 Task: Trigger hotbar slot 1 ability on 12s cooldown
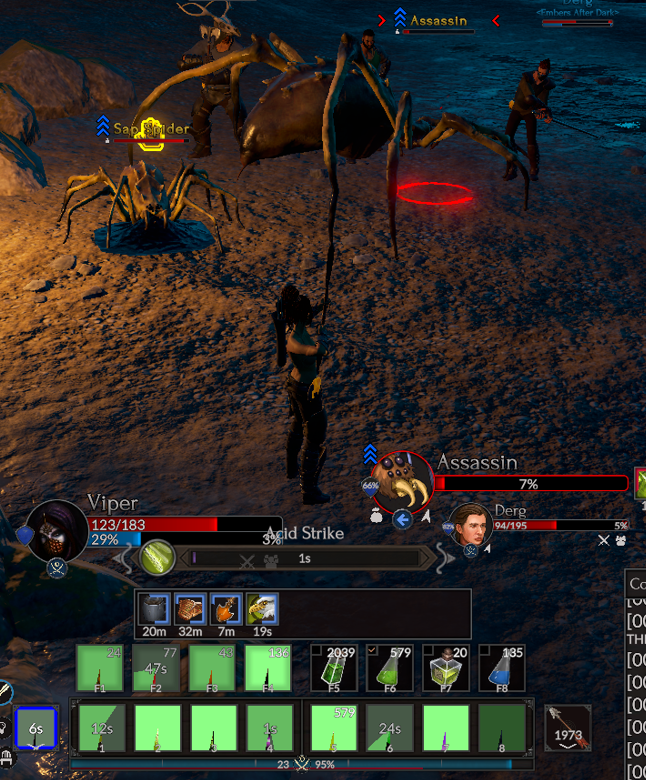tap(101, 728)
